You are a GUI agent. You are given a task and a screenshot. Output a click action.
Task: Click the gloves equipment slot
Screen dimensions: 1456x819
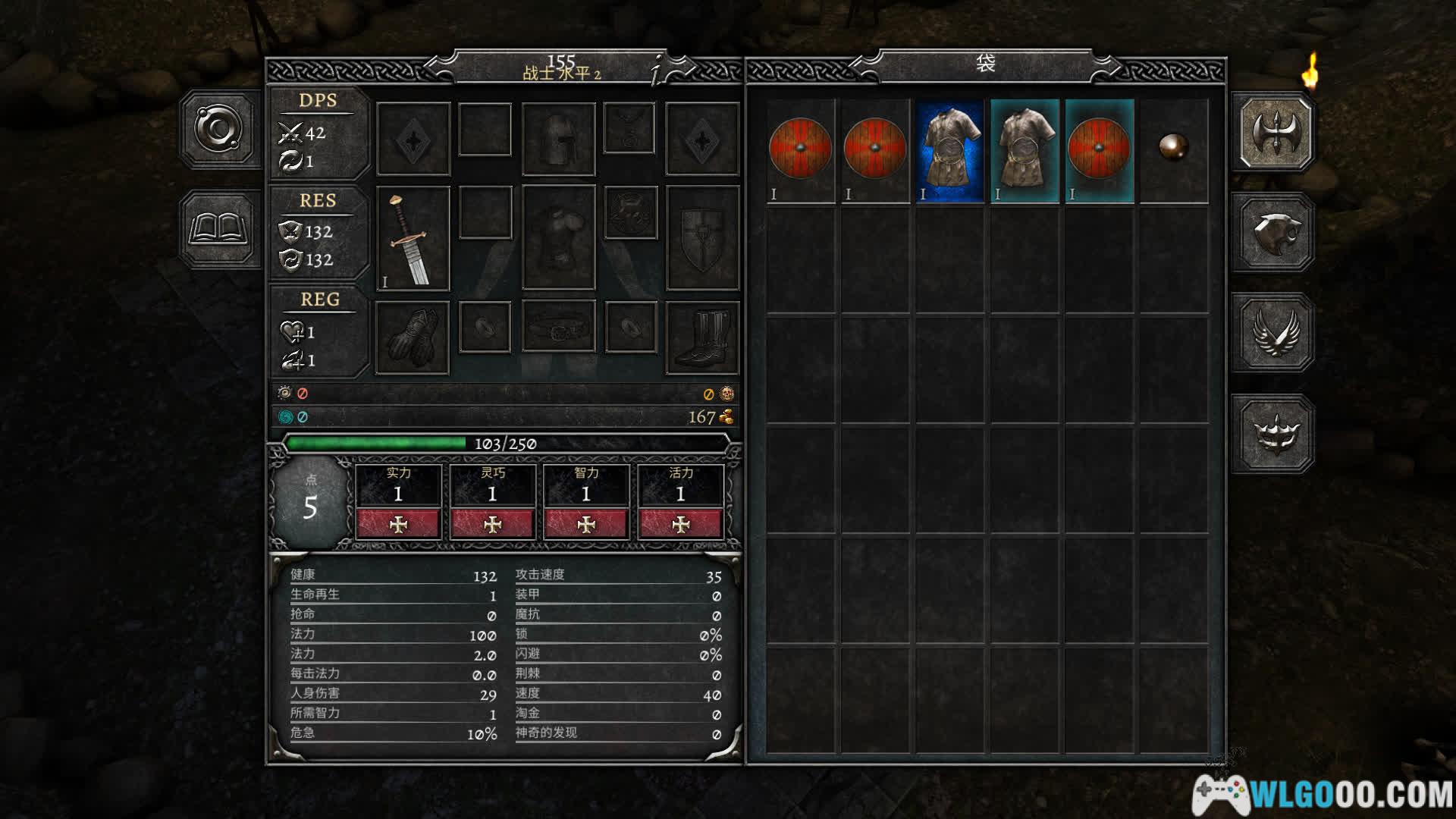pyautogui.click(x=413, y=337)
